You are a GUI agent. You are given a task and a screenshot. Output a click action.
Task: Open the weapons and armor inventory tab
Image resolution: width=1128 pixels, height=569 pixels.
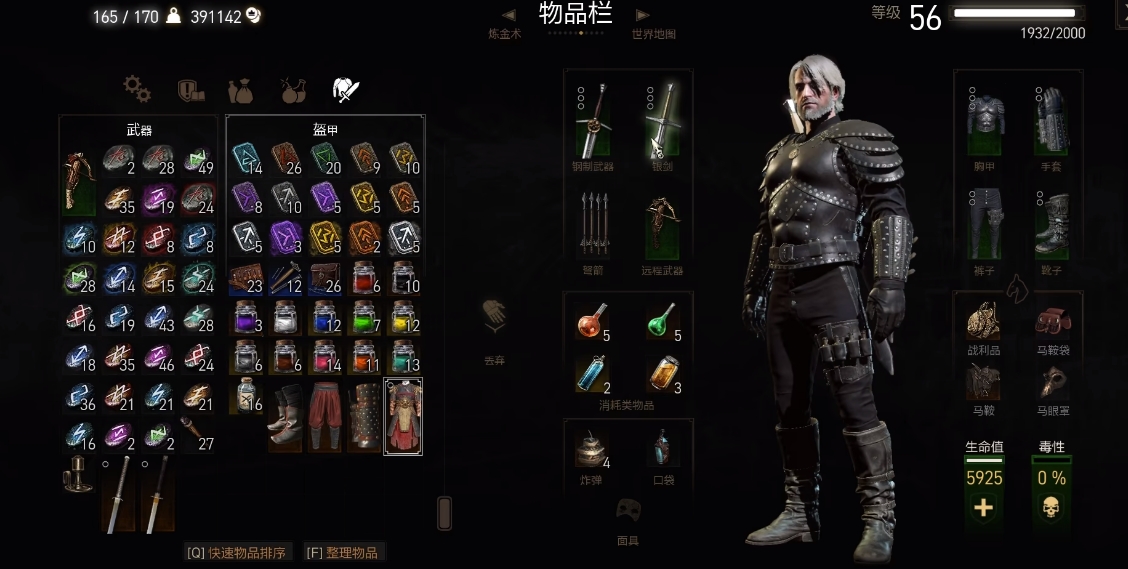[346, 89]
